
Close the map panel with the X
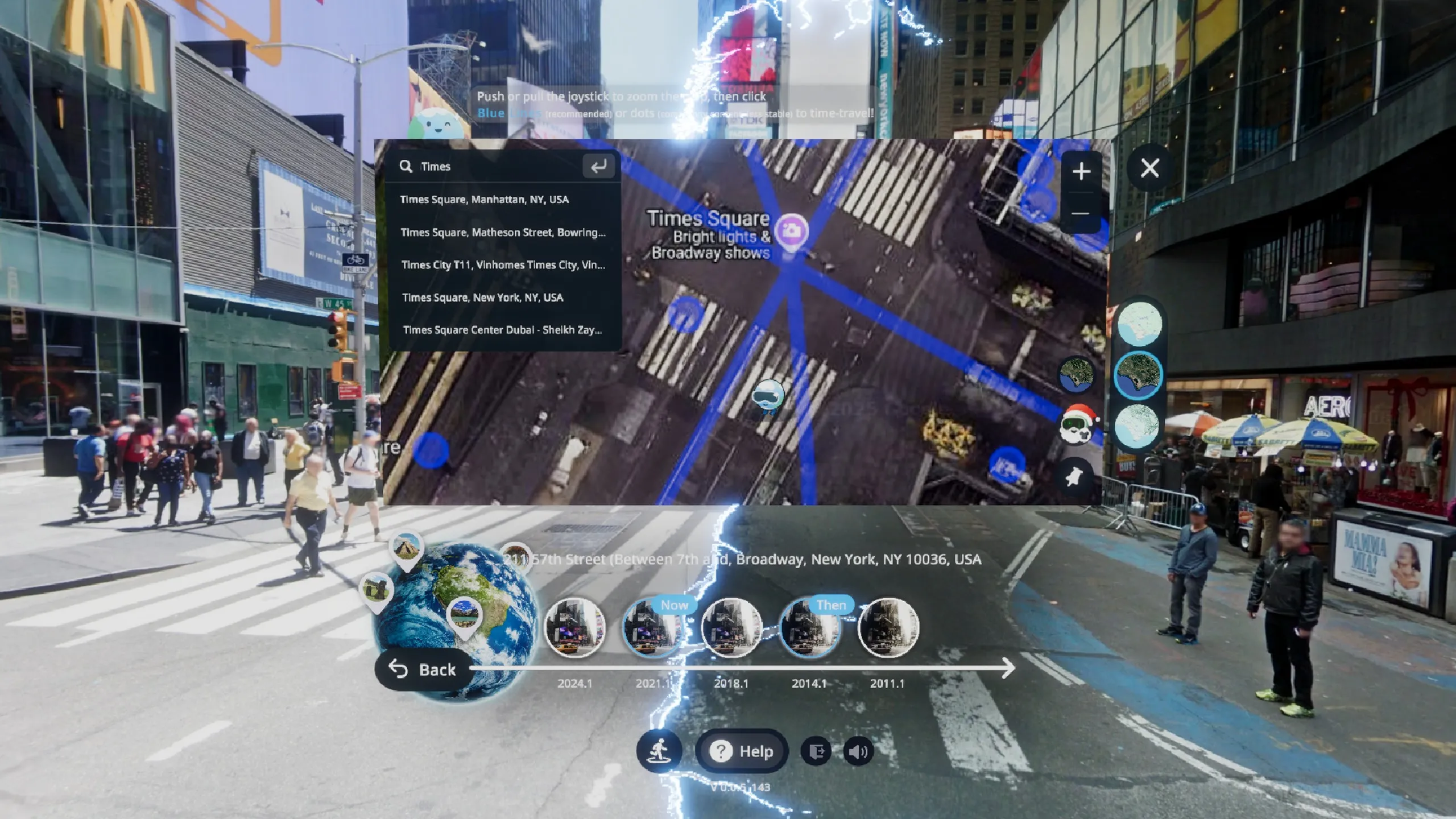(1149, 168)
